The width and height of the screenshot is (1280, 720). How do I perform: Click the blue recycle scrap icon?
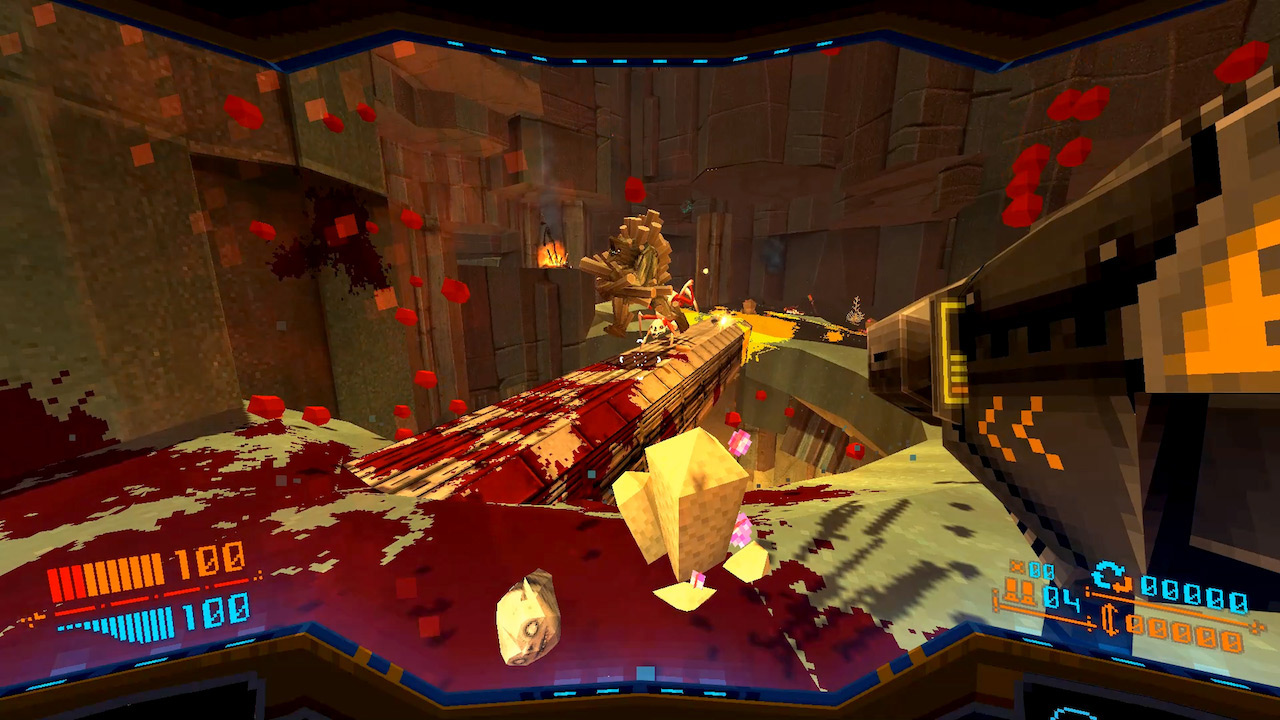click(1109, 575)
